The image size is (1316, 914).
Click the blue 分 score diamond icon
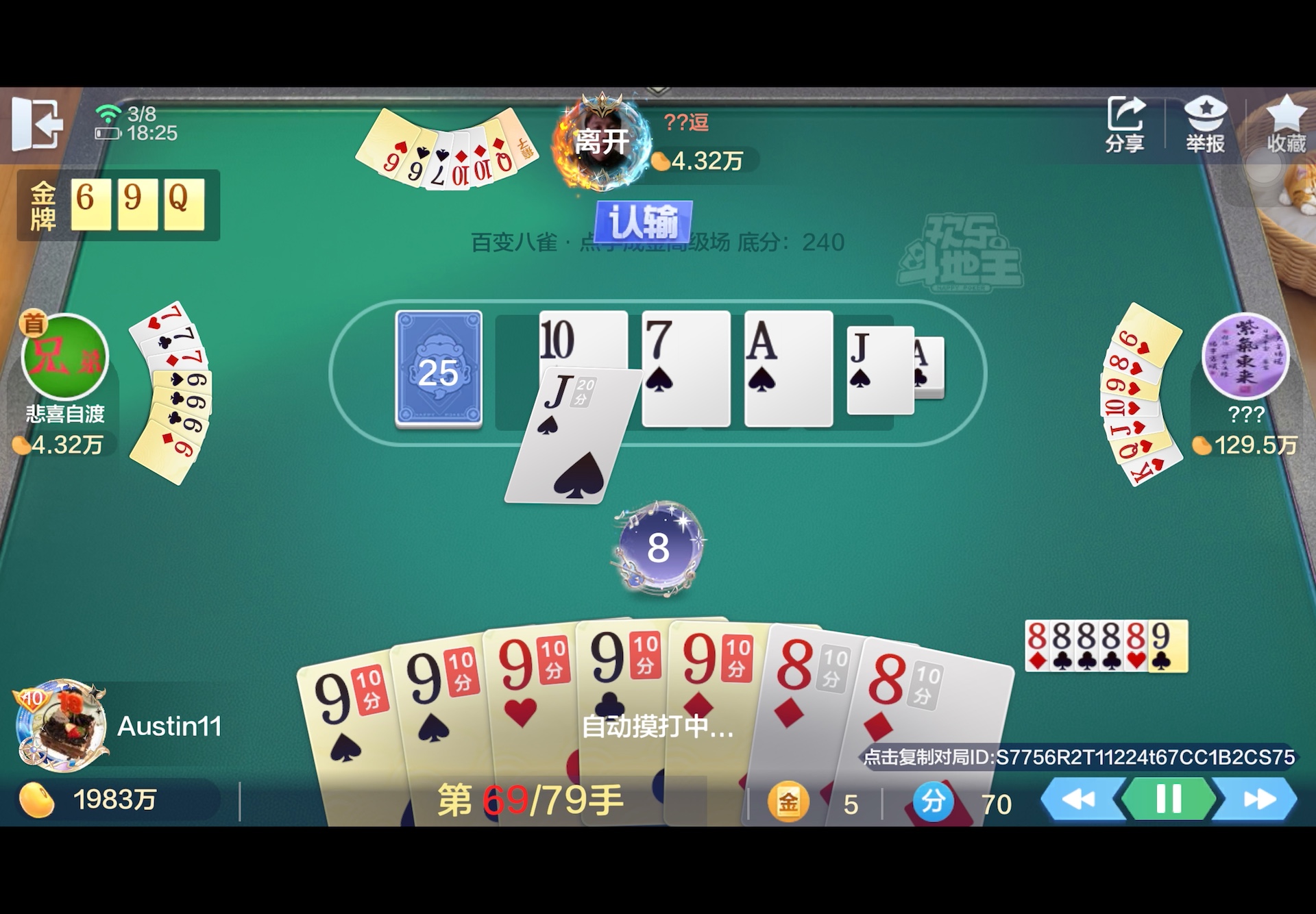[932, 800]
